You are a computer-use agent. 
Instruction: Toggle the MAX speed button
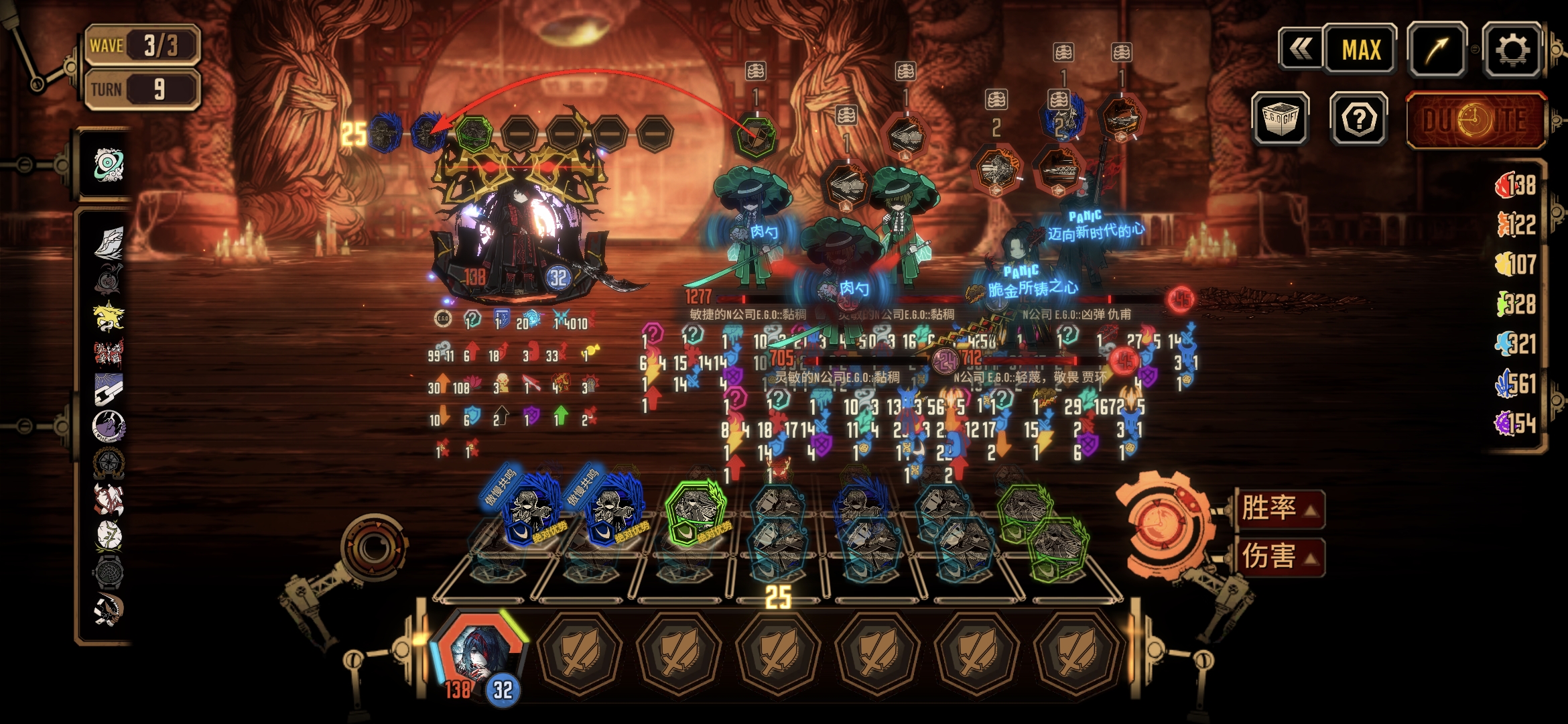1361,50
